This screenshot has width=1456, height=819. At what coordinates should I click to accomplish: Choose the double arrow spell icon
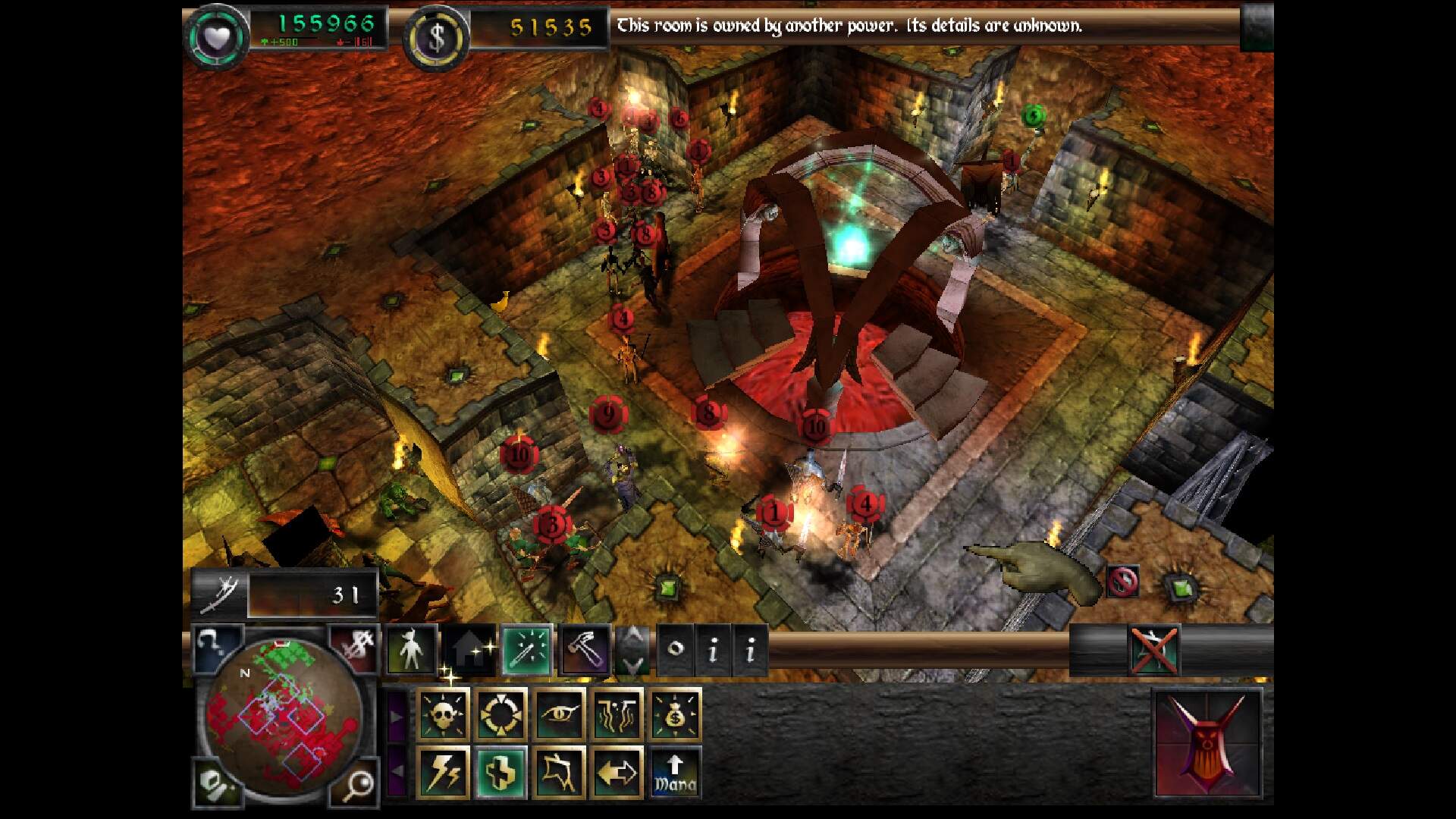tap(617, 772)
